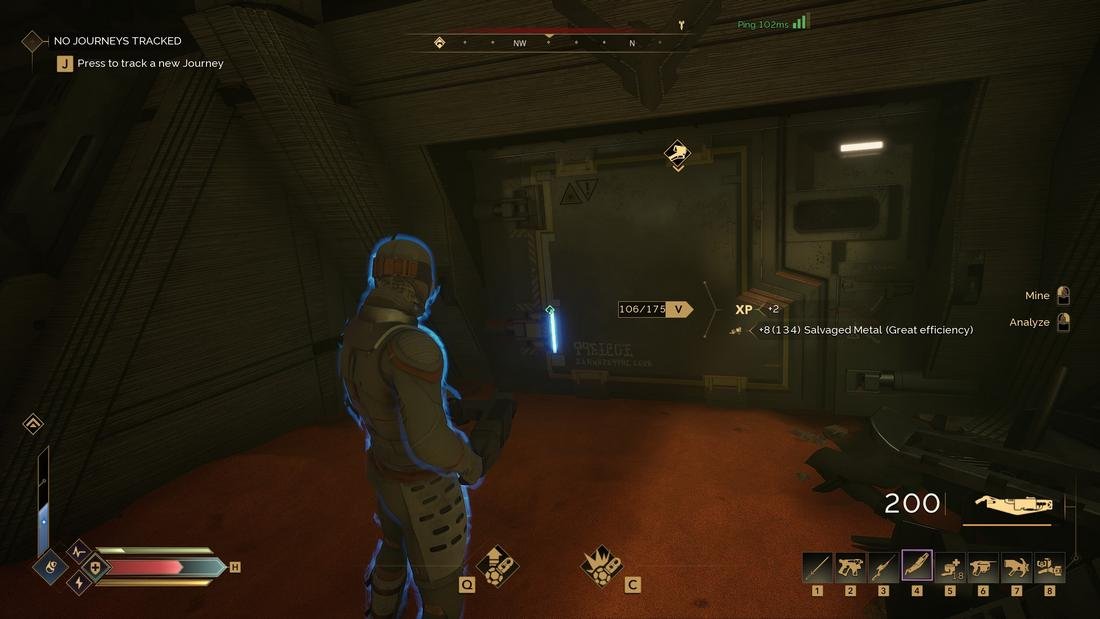
Task: Equip the pistol in hotbar slot 2
Action: [850, 566]
